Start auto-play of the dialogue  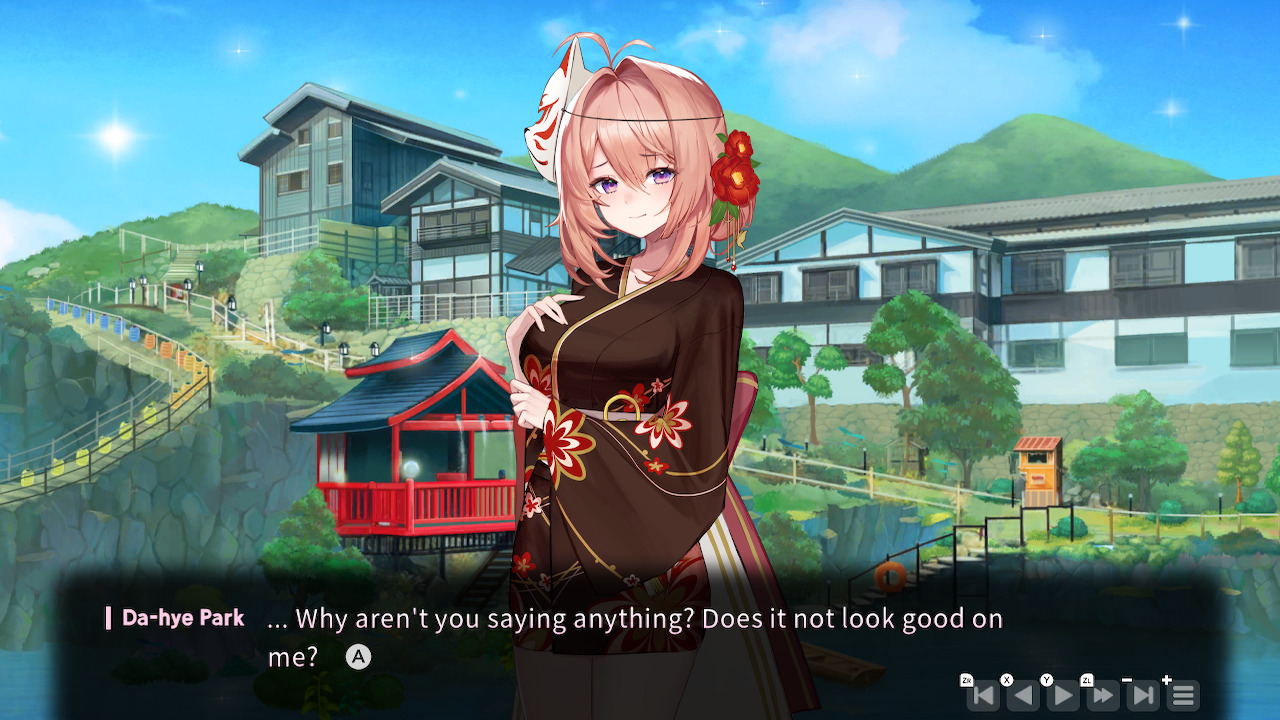pos(1061,694)
